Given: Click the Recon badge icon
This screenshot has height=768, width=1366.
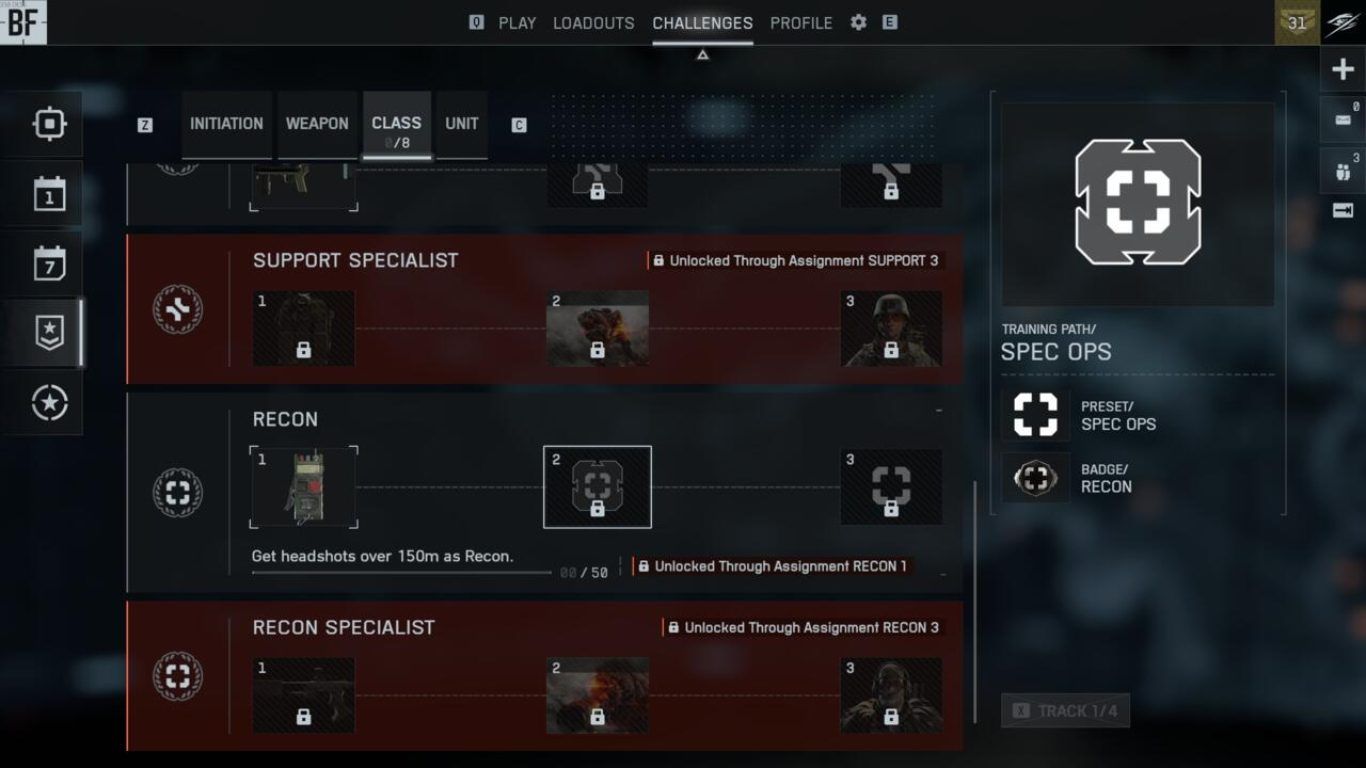Looking at the screenshot, I should point(1035,478).
